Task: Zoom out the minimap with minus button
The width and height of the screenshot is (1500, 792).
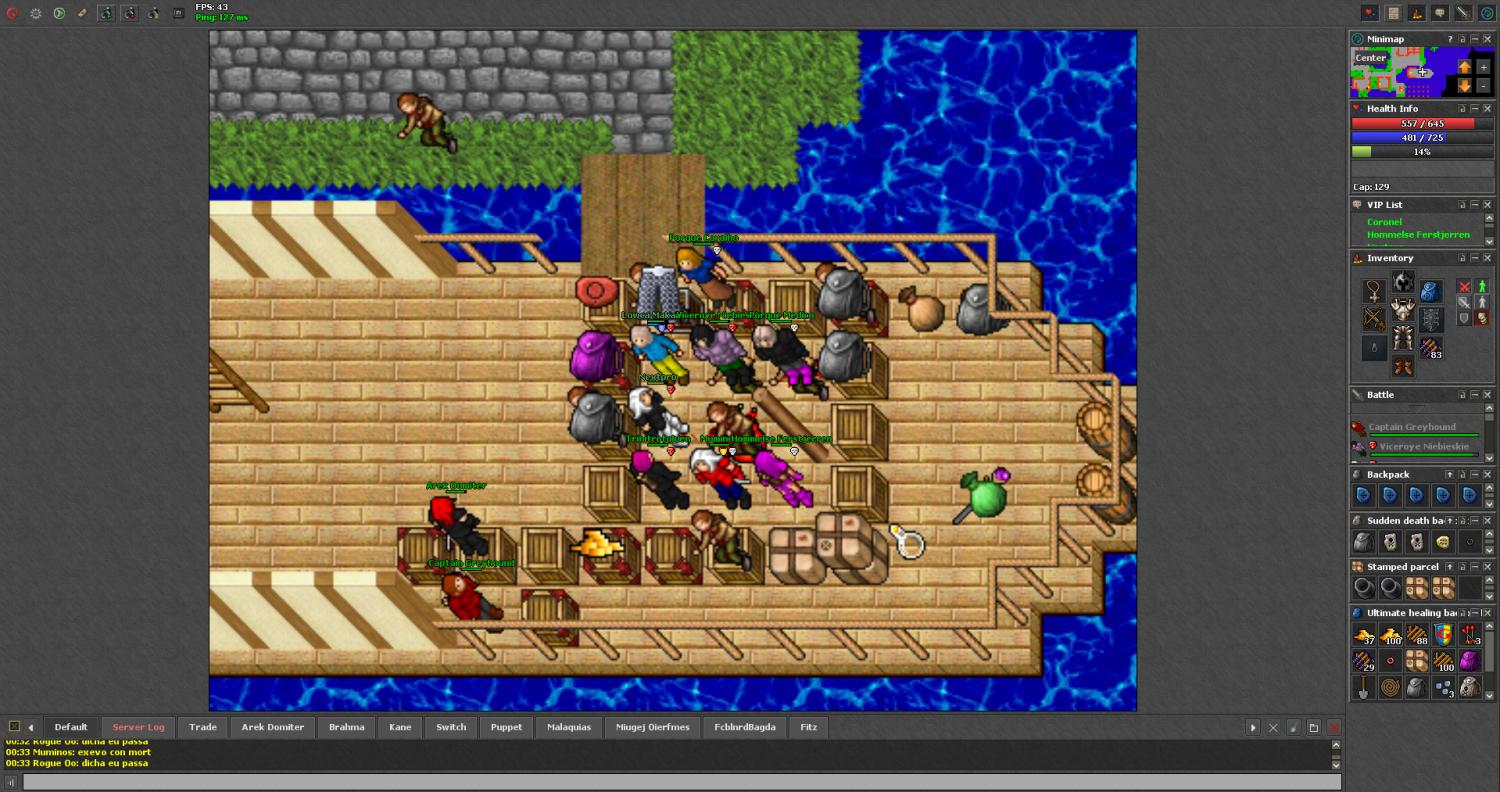Action: coord(1483,86)
